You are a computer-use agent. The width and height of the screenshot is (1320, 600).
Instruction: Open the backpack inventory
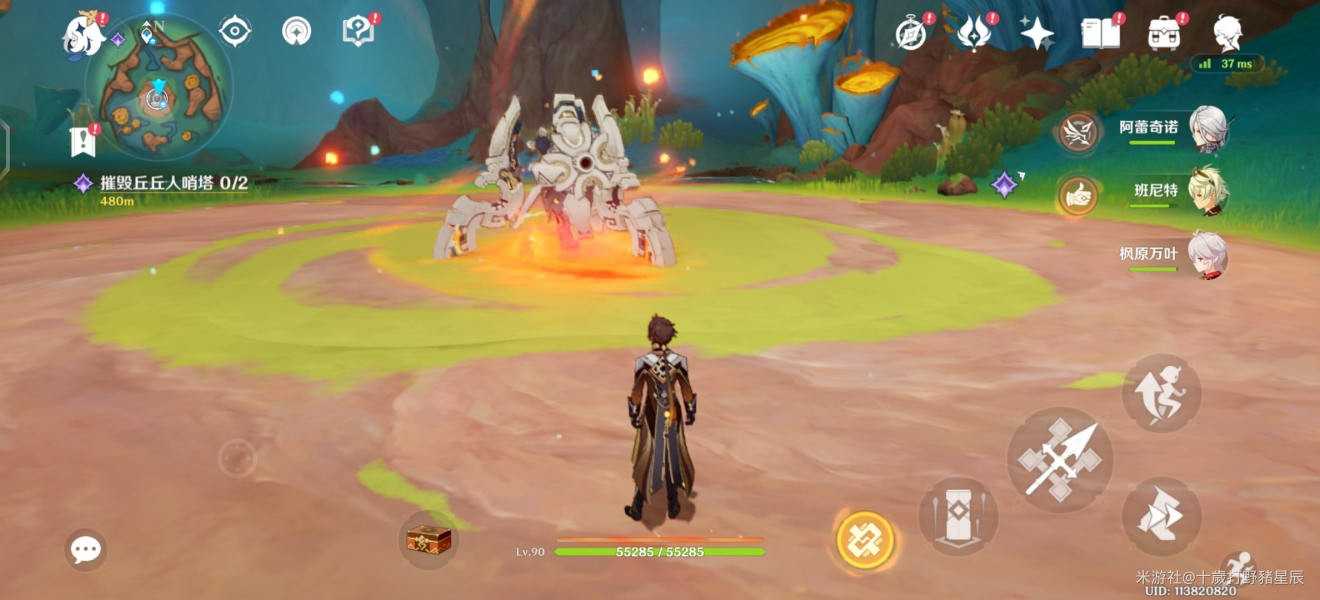(1164, 33)
